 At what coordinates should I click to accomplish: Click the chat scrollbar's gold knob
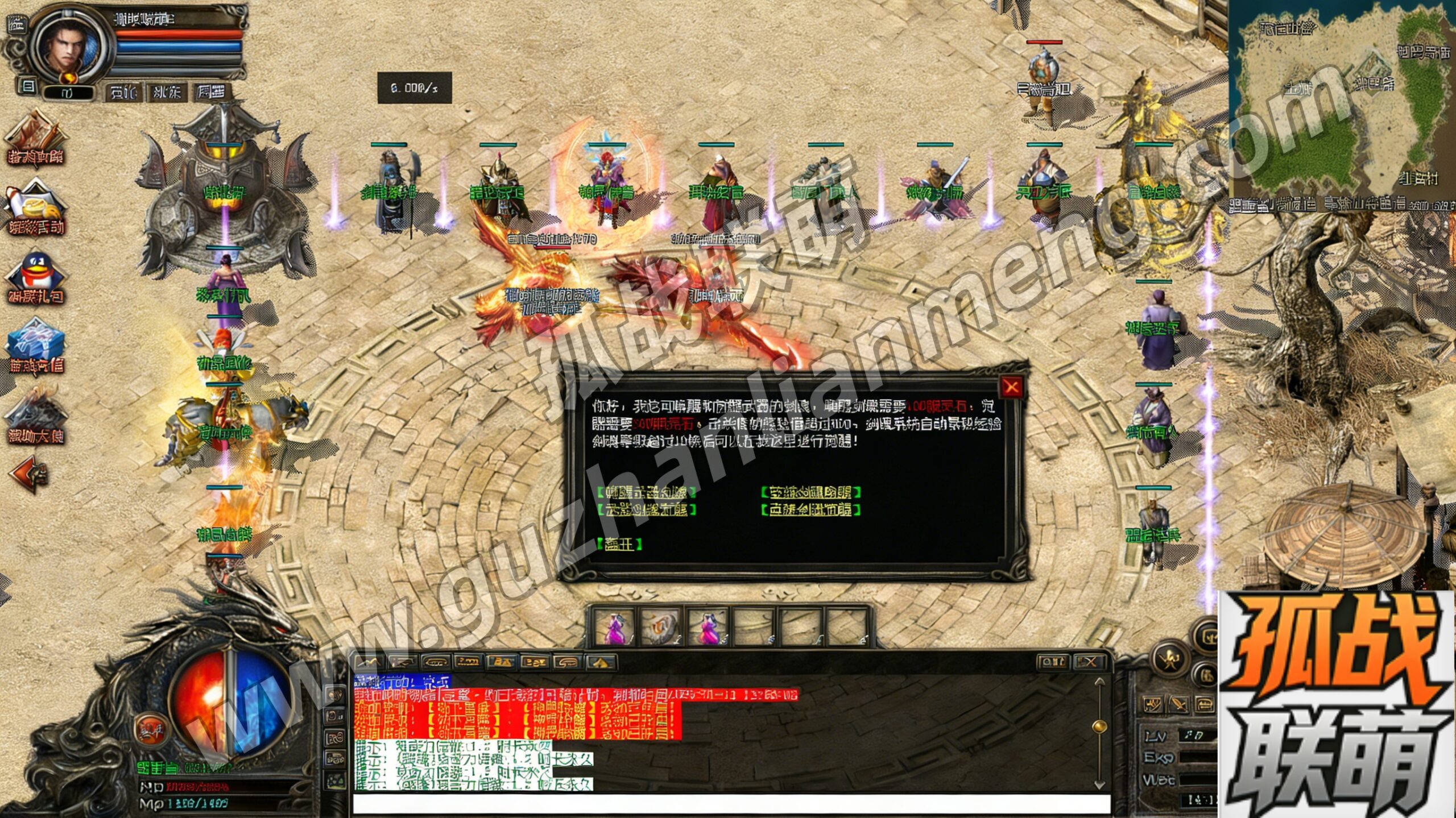pos(1099,726)
